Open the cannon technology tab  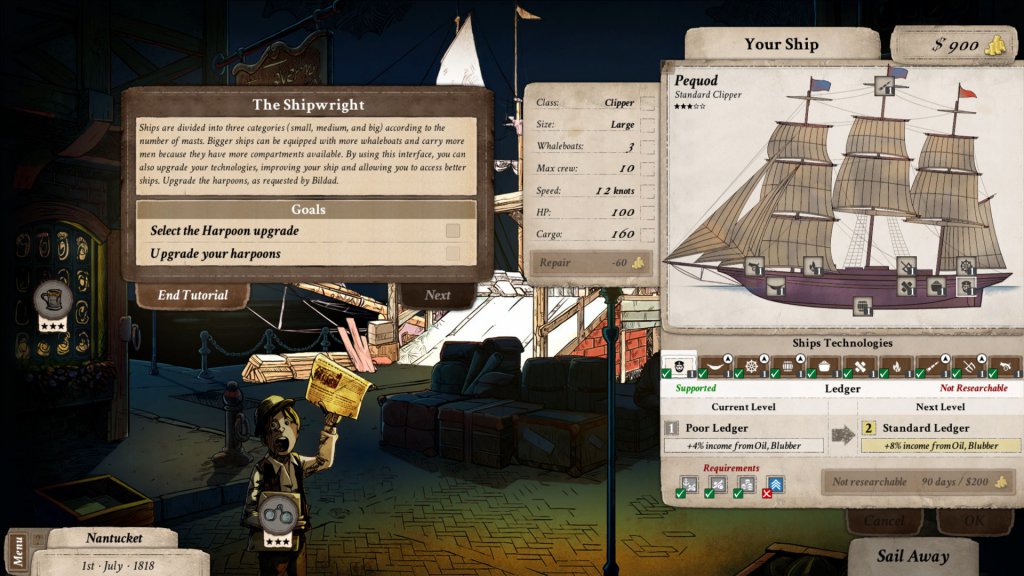1003,366
